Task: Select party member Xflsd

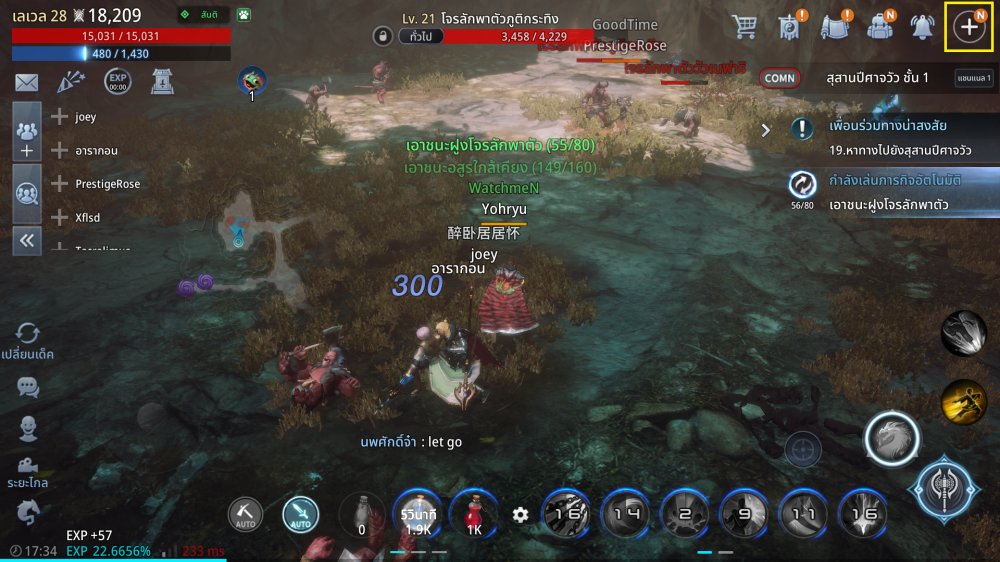Action: pyautogui.click(x=87, y=217)
